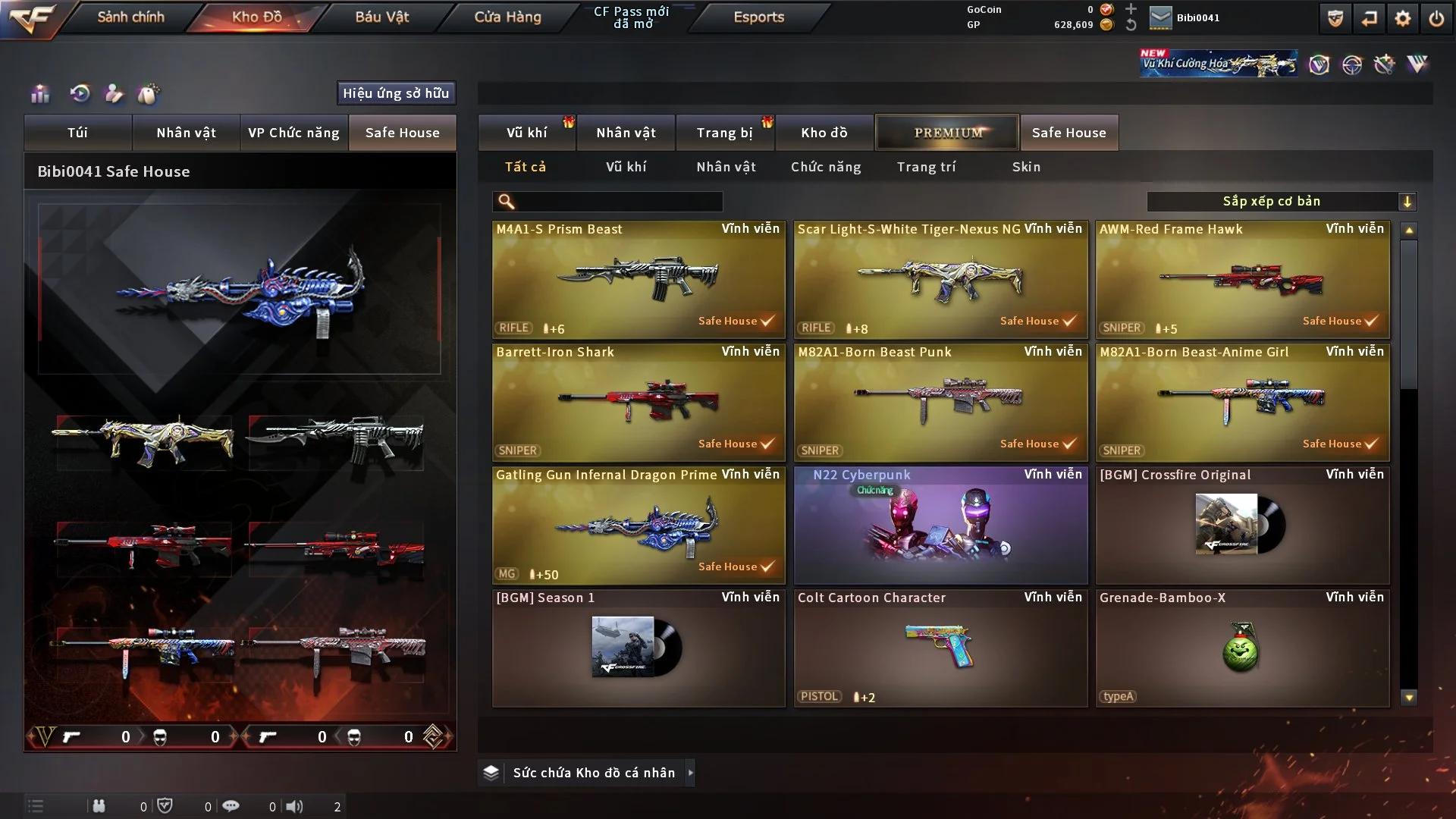This screenshot has width=1456, height=819.
Task: Open the Kho đồ storage tab
Action: tap(824, 133)
